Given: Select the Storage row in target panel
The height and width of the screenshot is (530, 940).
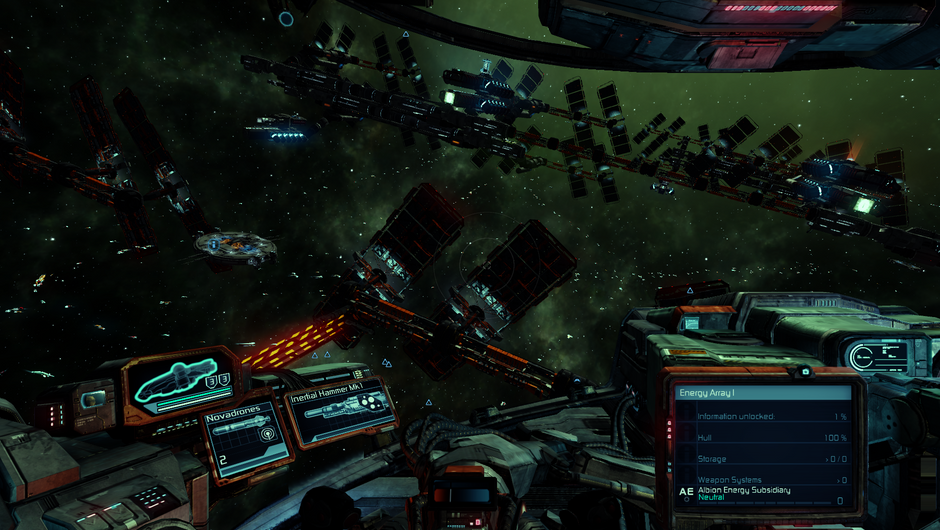Looking at the screenshot, I should pyautogui.click(x=762, y=459).
